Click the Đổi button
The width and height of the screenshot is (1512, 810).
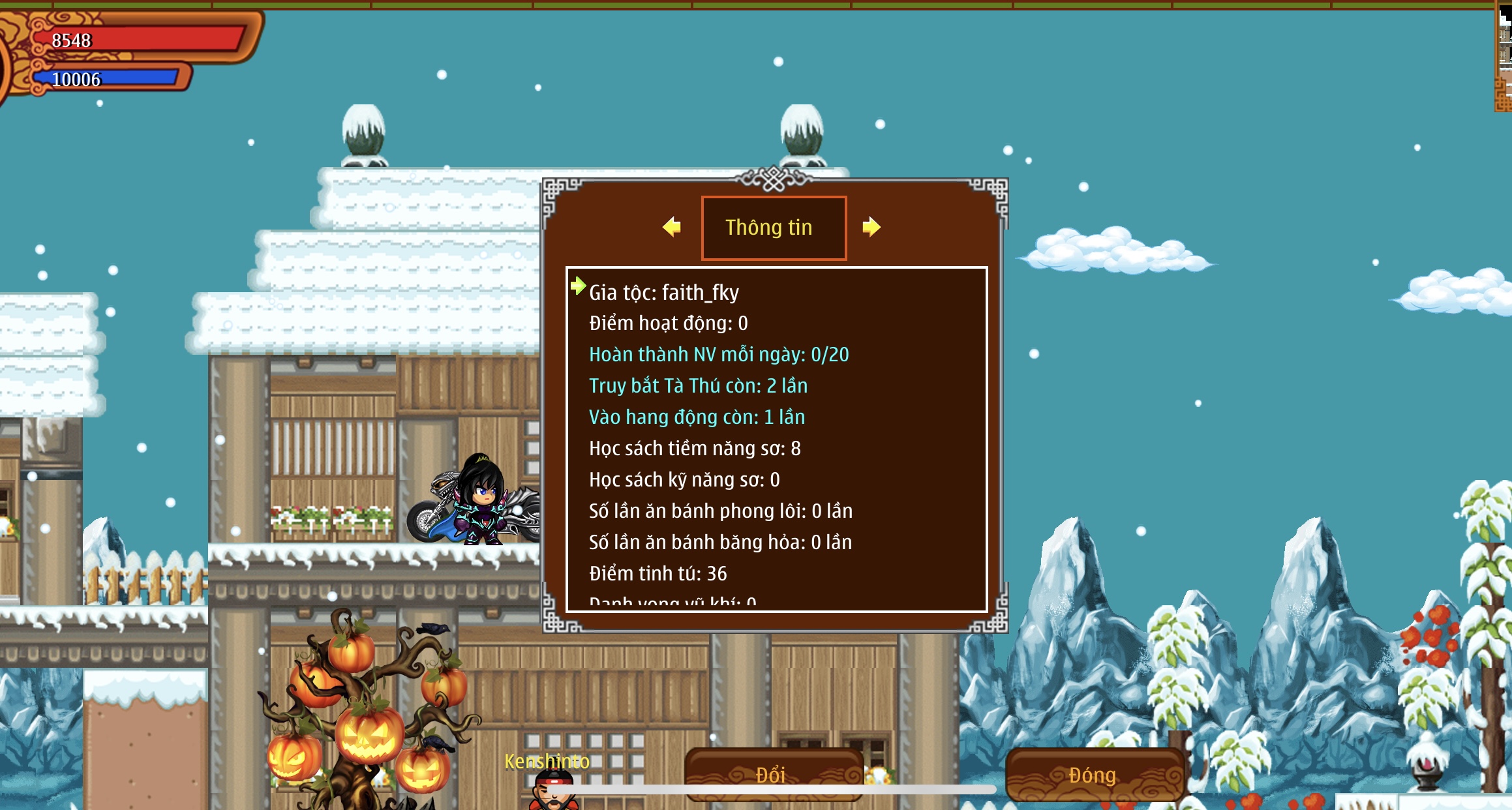coord(773,773)
